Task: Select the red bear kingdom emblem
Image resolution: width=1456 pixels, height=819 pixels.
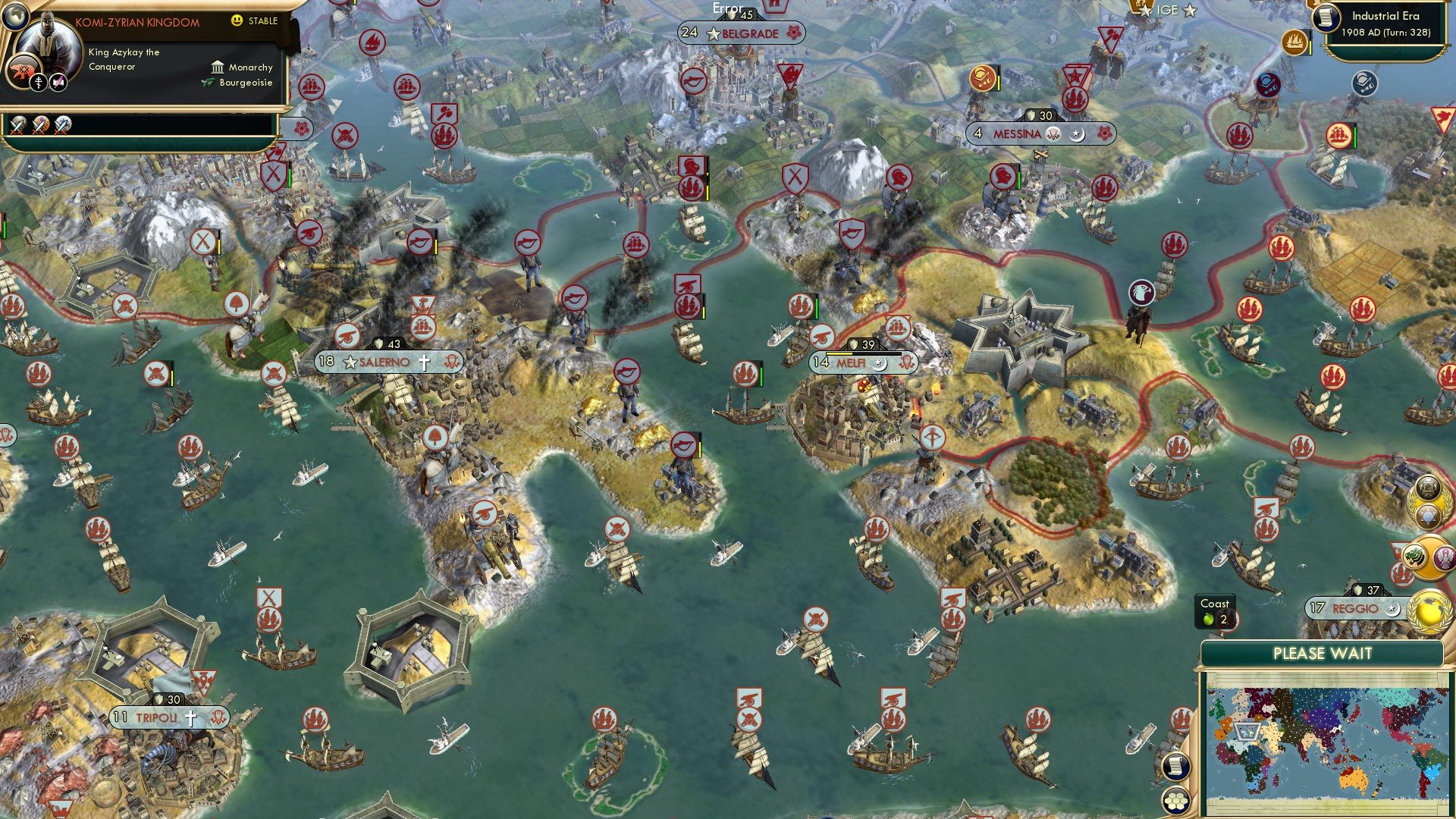Action: pyautogui.click(x=21, y=70)
